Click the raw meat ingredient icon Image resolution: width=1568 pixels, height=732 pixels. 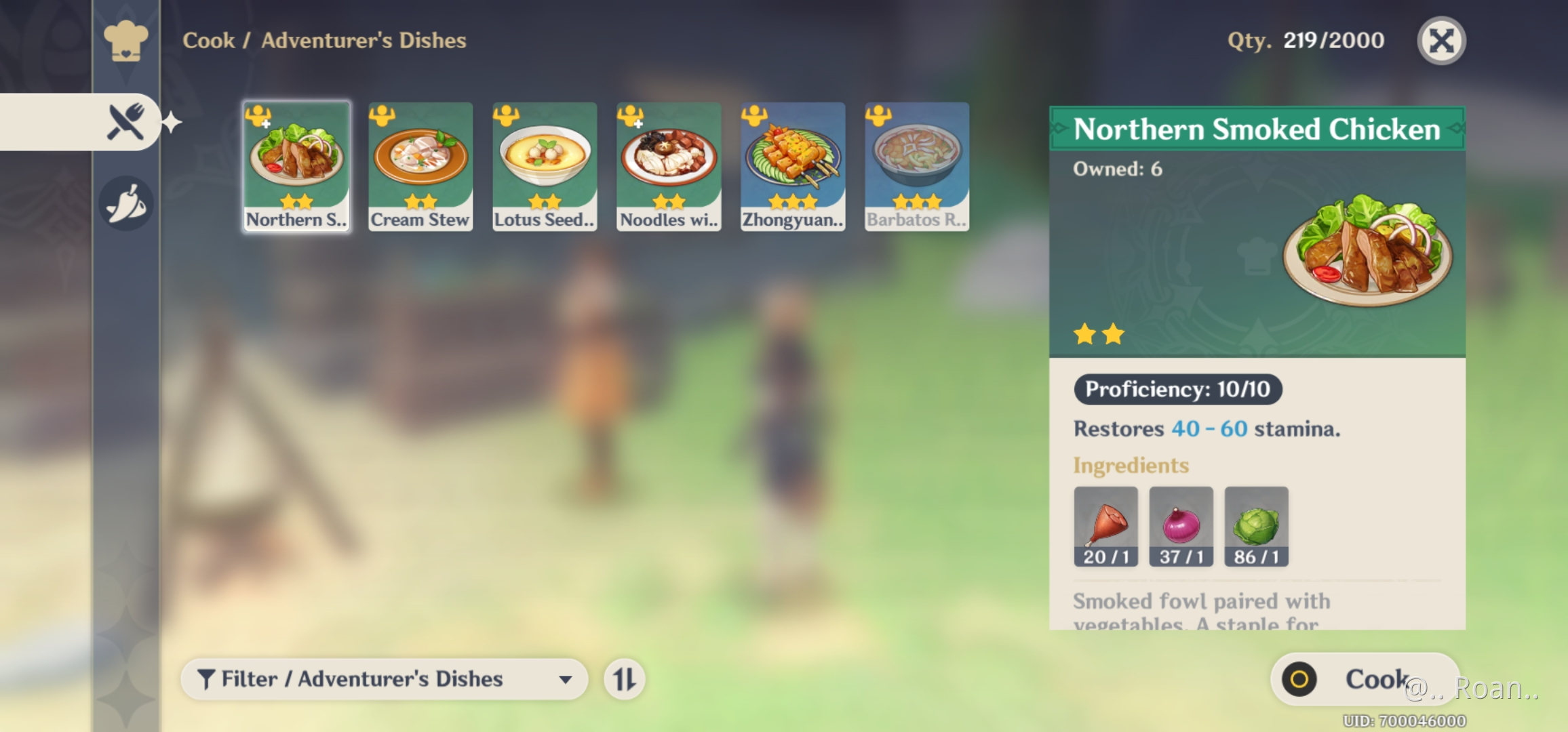click(1105, 525)
